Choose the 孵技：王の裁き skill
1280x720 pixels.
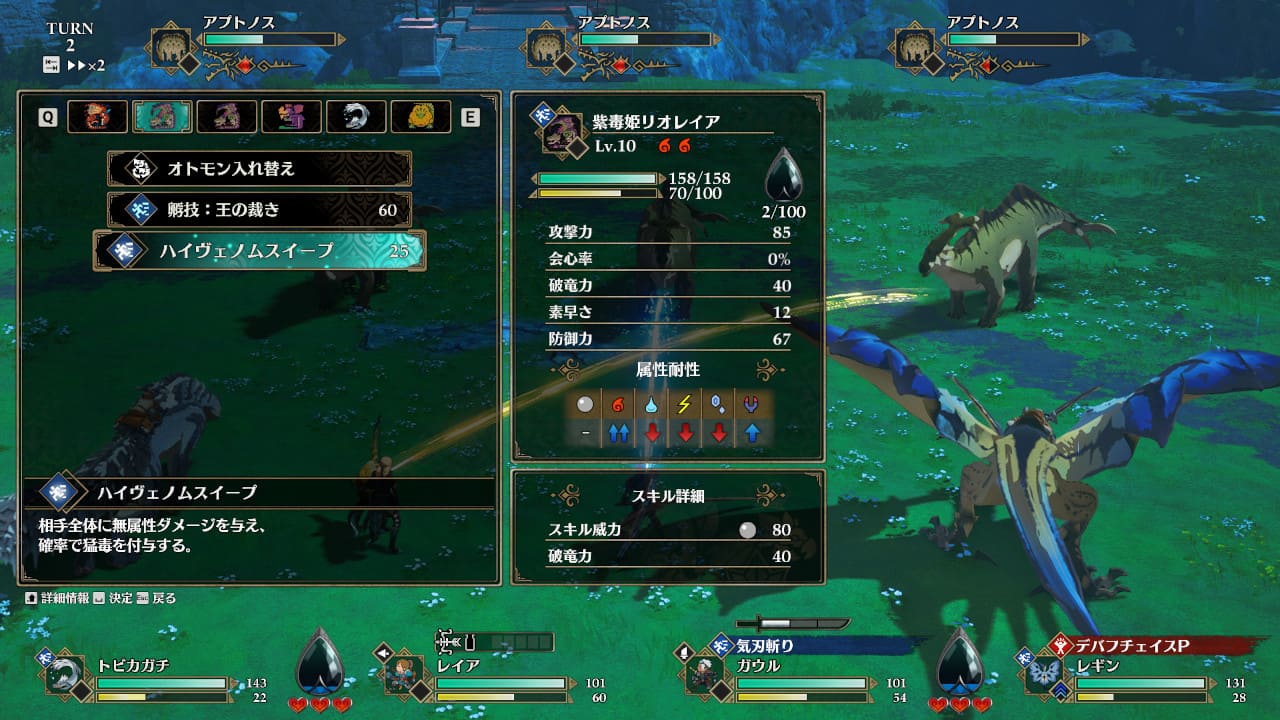point(259,209)
